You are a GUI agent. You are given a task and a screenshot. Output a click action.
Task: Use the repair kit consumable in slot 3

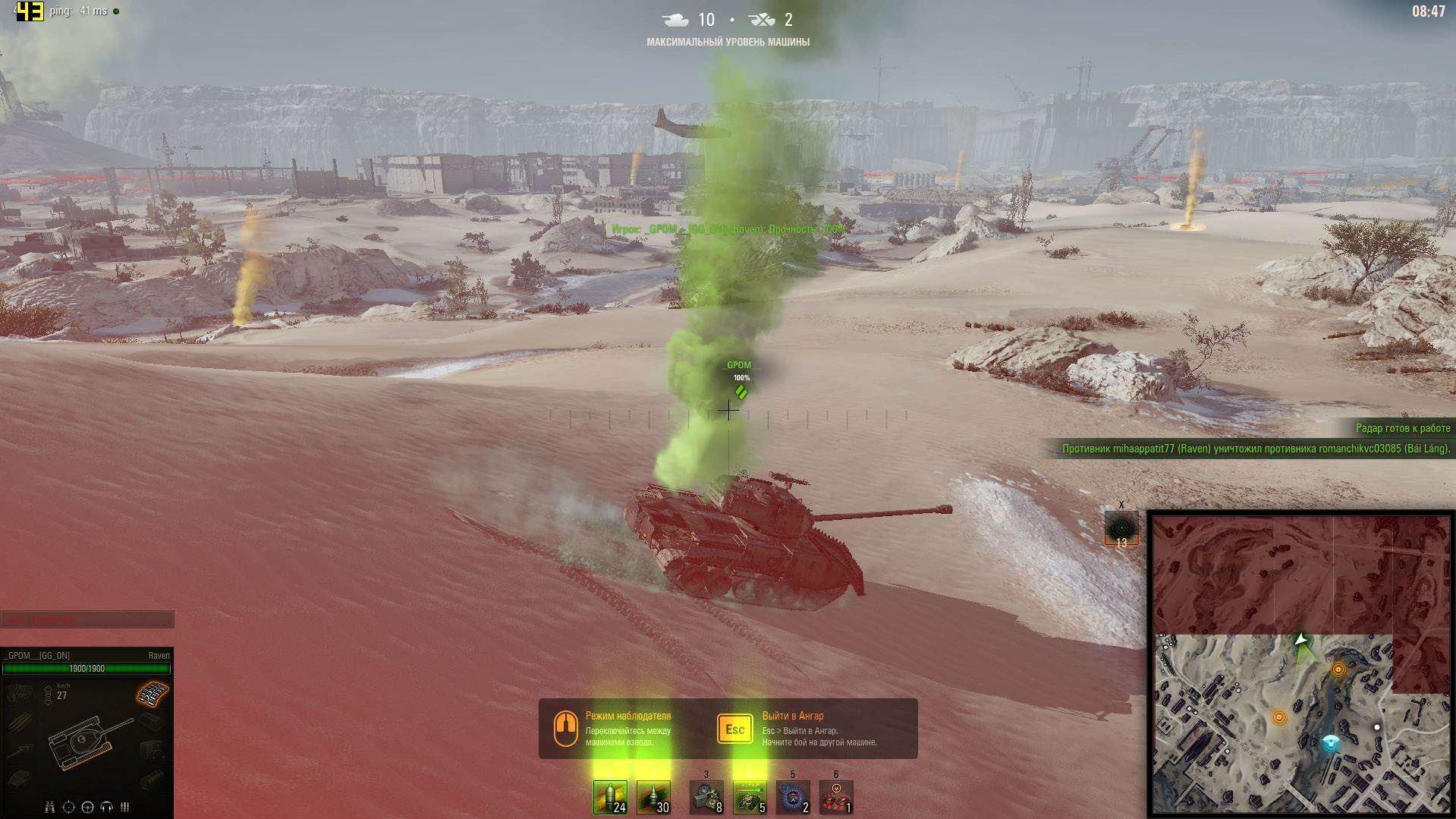(706, 797)
